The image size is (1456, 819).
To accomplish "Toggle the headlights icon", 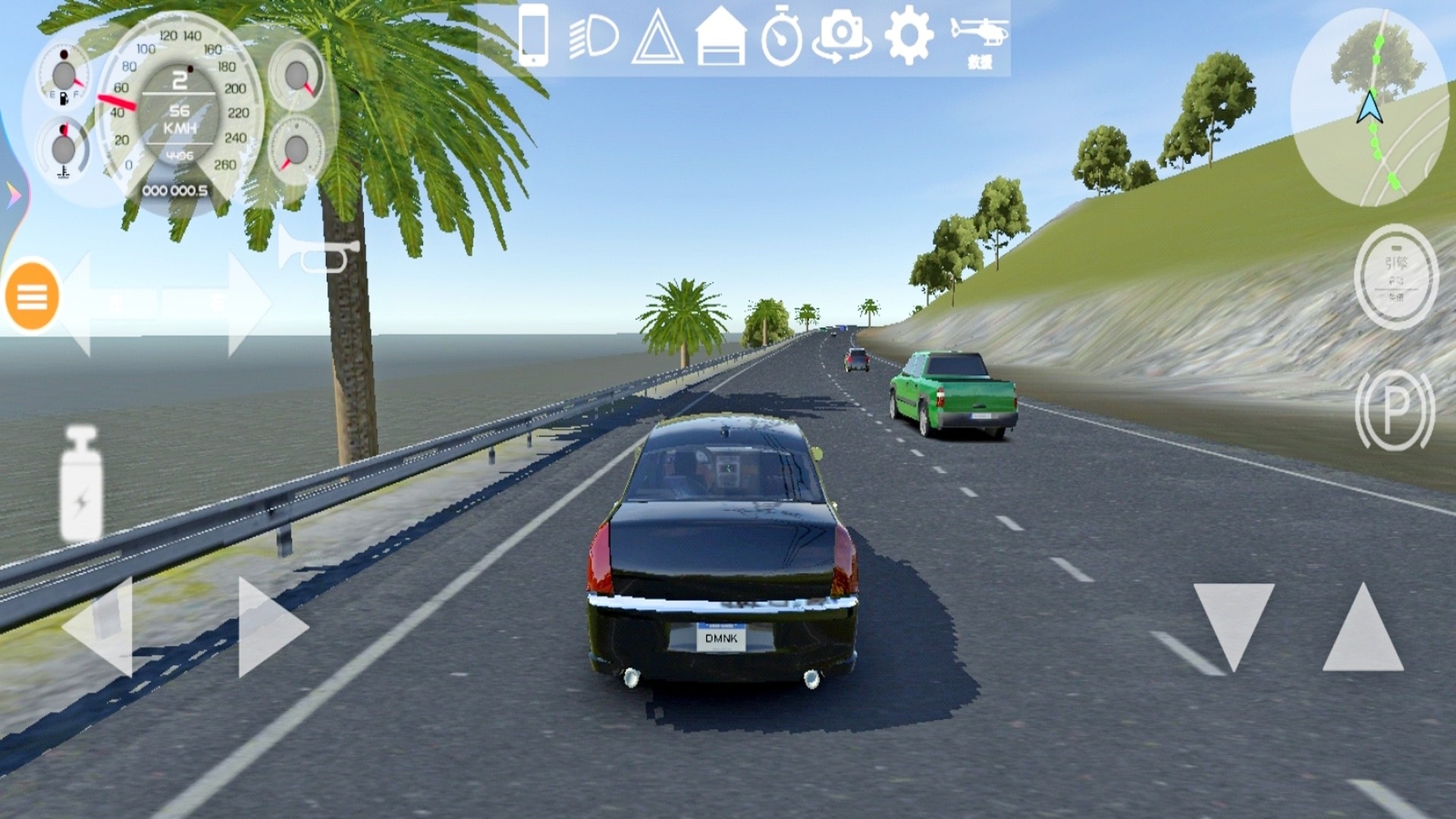I will 594,37.
